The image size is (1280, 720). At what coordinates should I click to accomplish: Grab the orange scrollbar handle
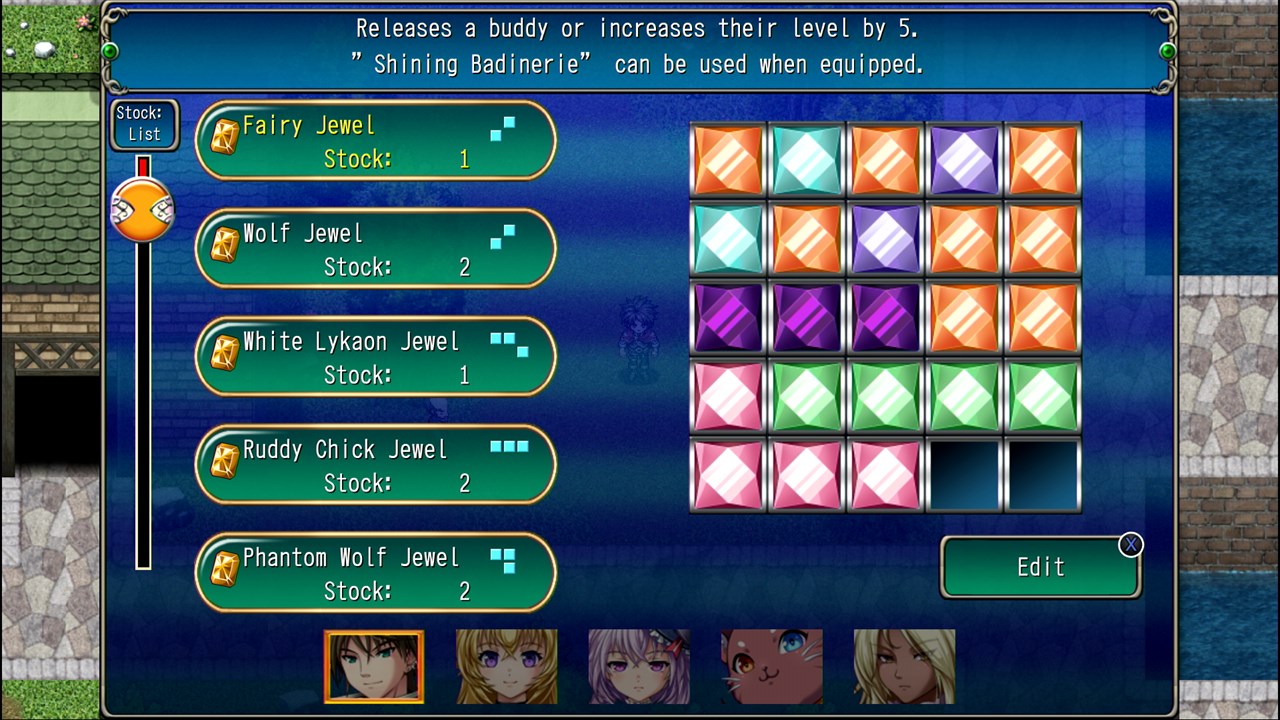(143, 210)
